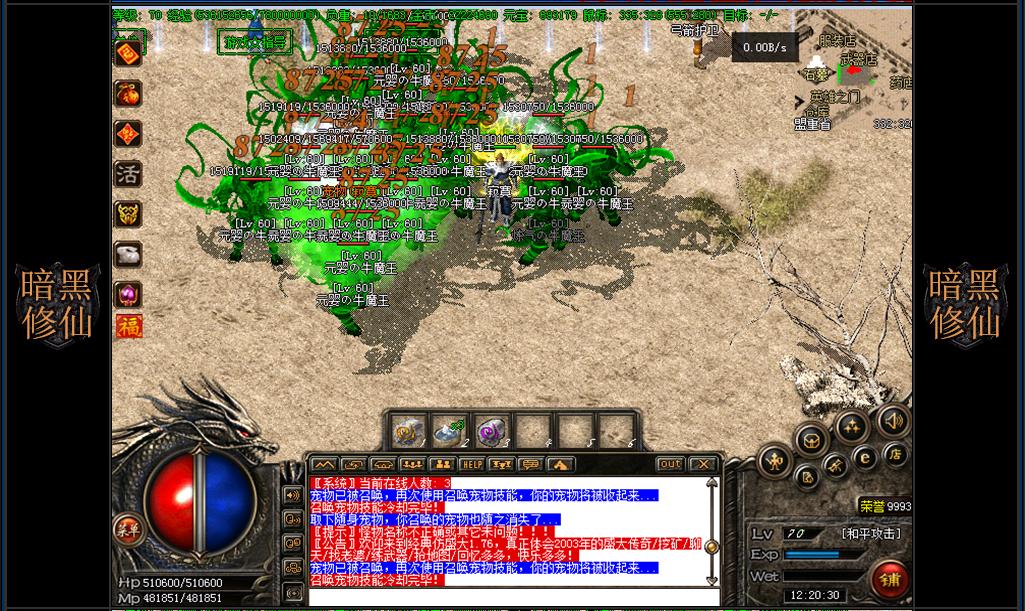Viewport: 1025px width, 611px height.
Task: Open the 游戏指导 game guide button
Action: [255, 42]
